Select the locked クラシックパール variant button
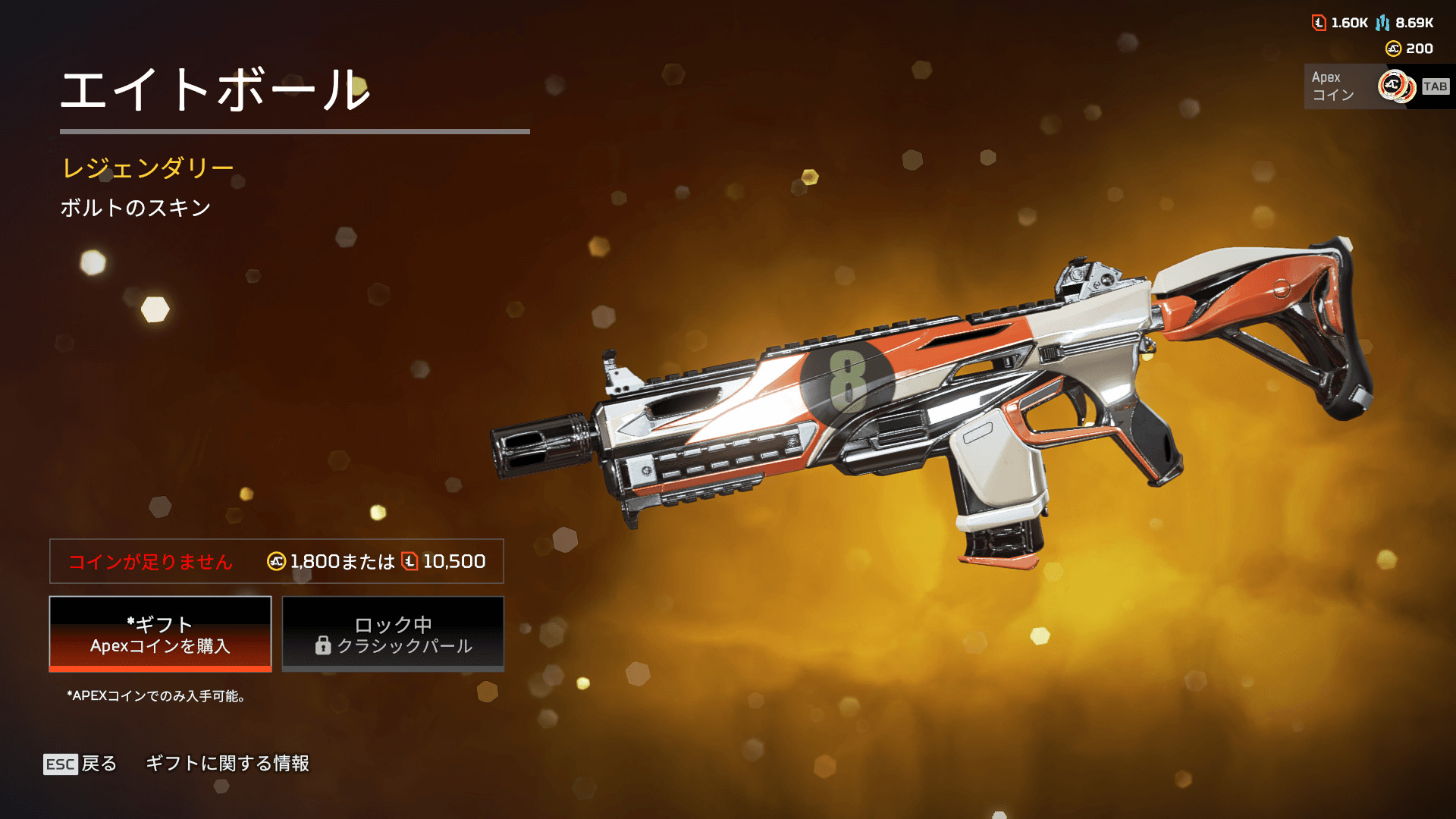The width and height of the screenshot is (1456, 819). (393, 634)
